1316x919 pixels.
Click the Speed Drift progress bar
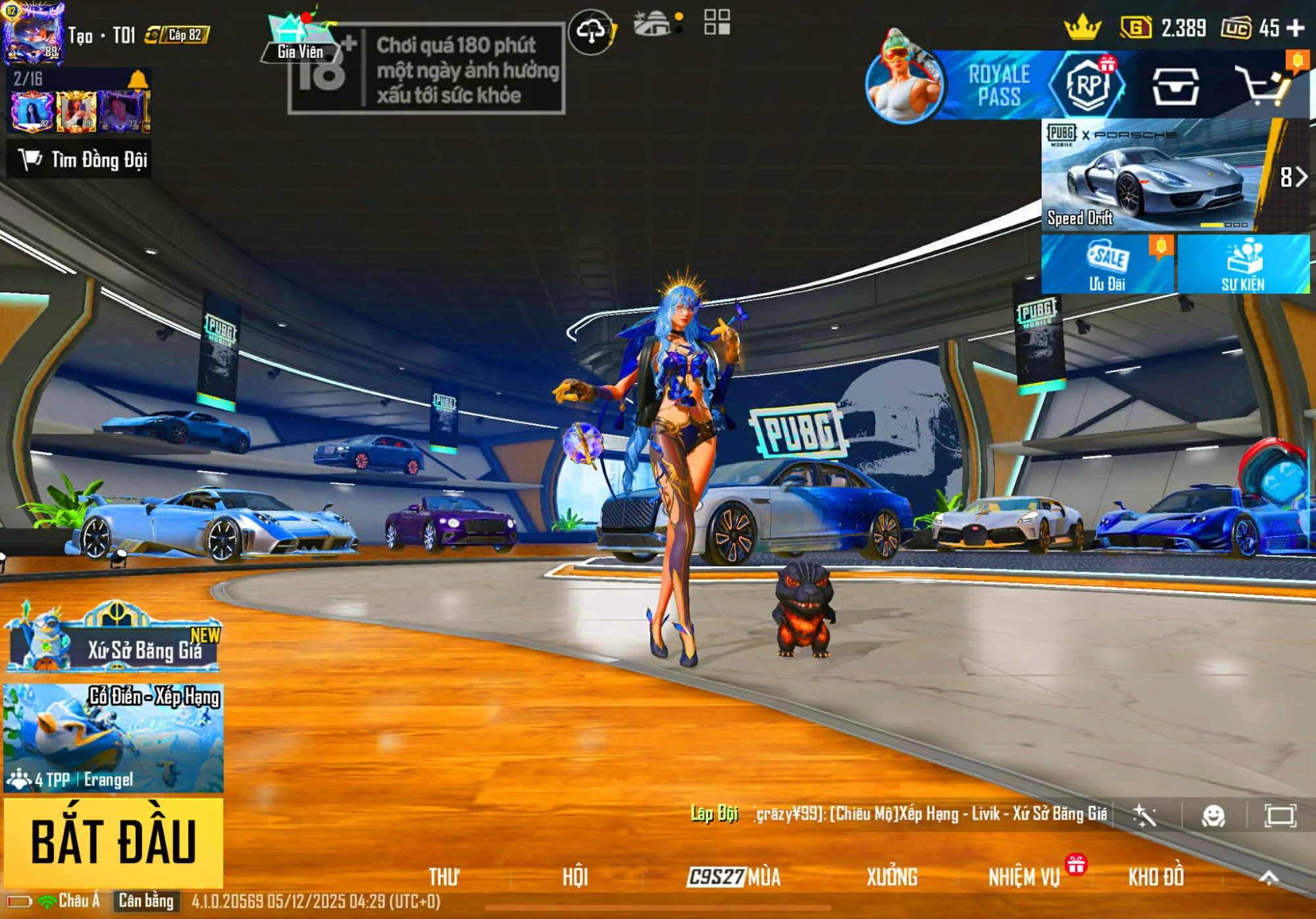pyautogui.click(x=1225, y=225)
